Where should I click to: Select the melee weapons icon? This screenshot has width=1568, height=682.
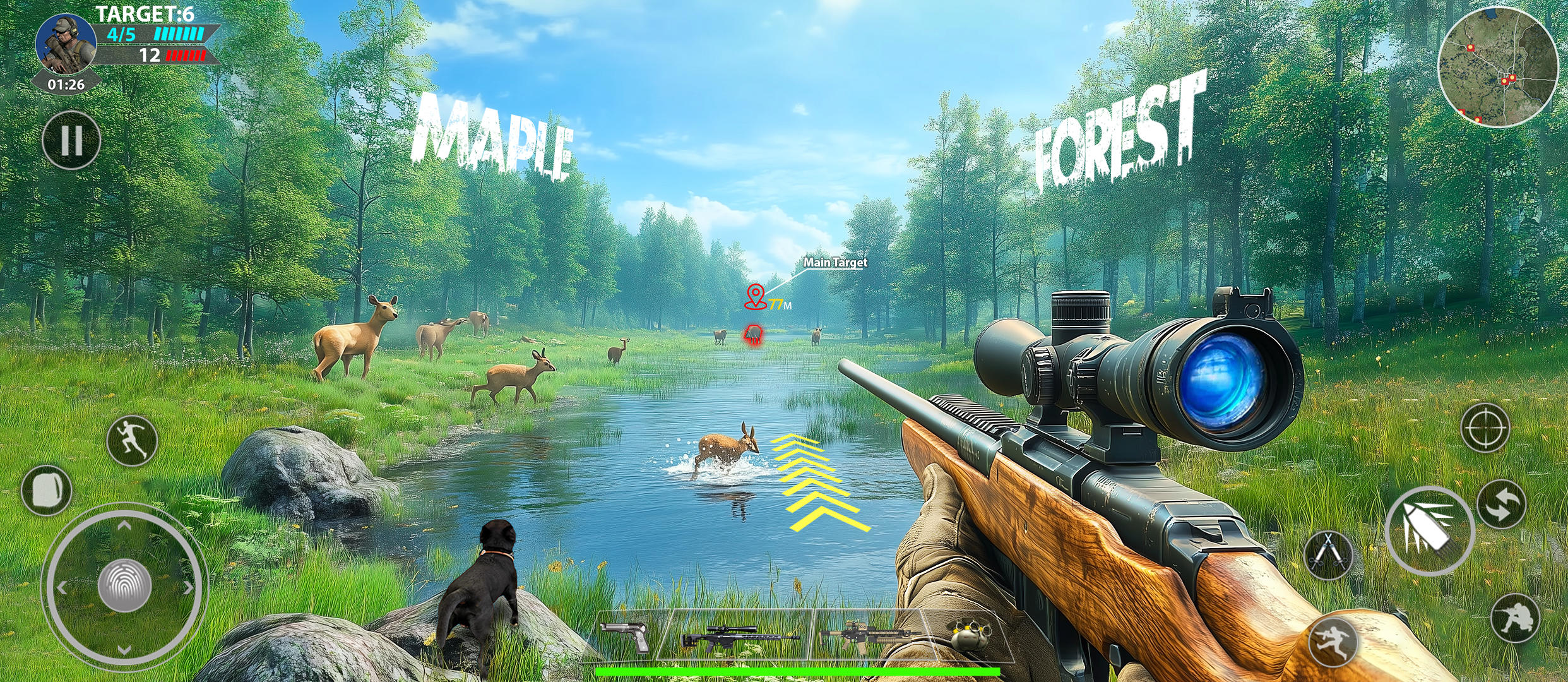(x=1327, y=551)
